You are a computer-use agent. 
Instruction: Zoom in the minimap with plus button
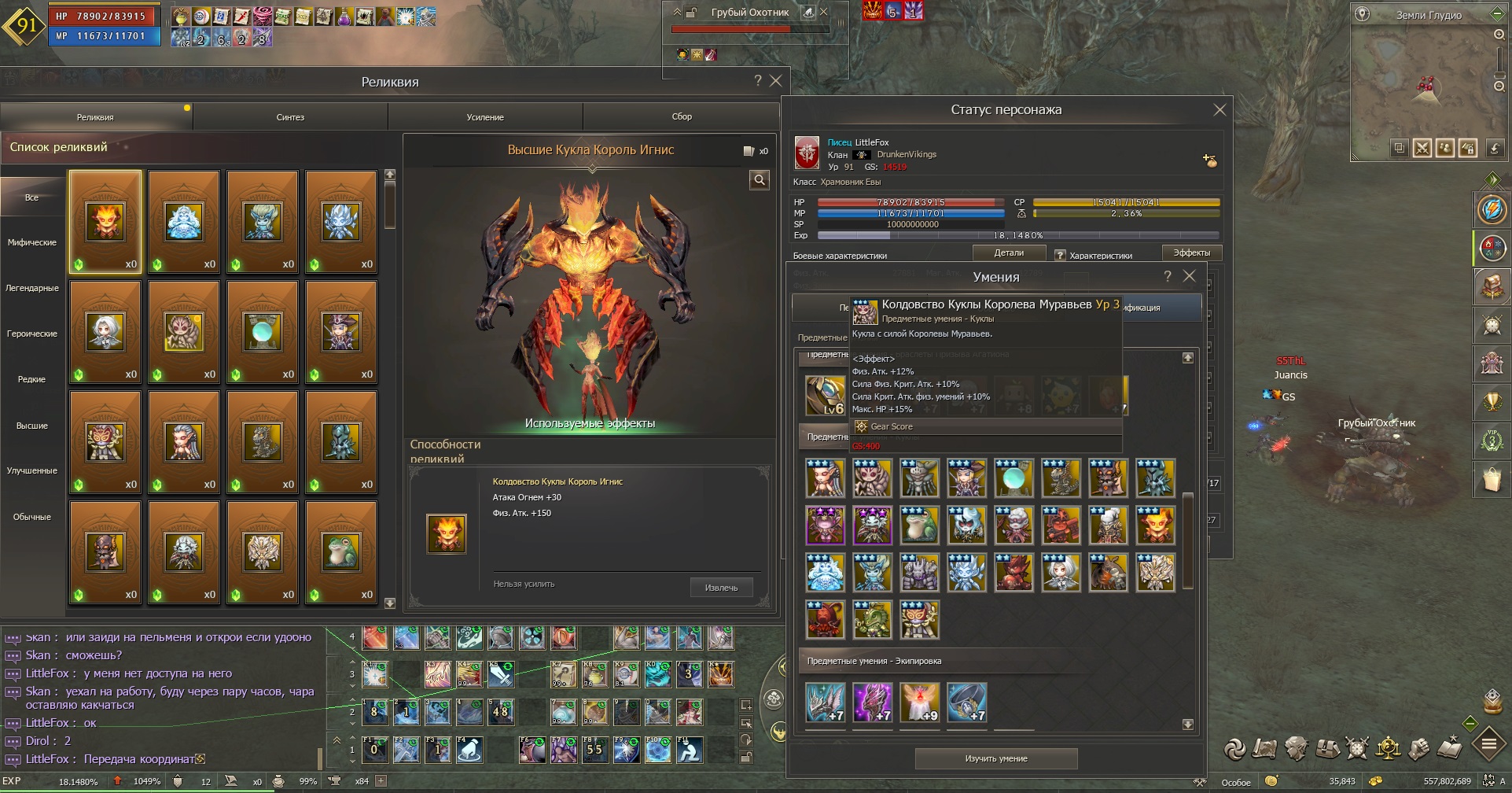(x=1499, y=35)
